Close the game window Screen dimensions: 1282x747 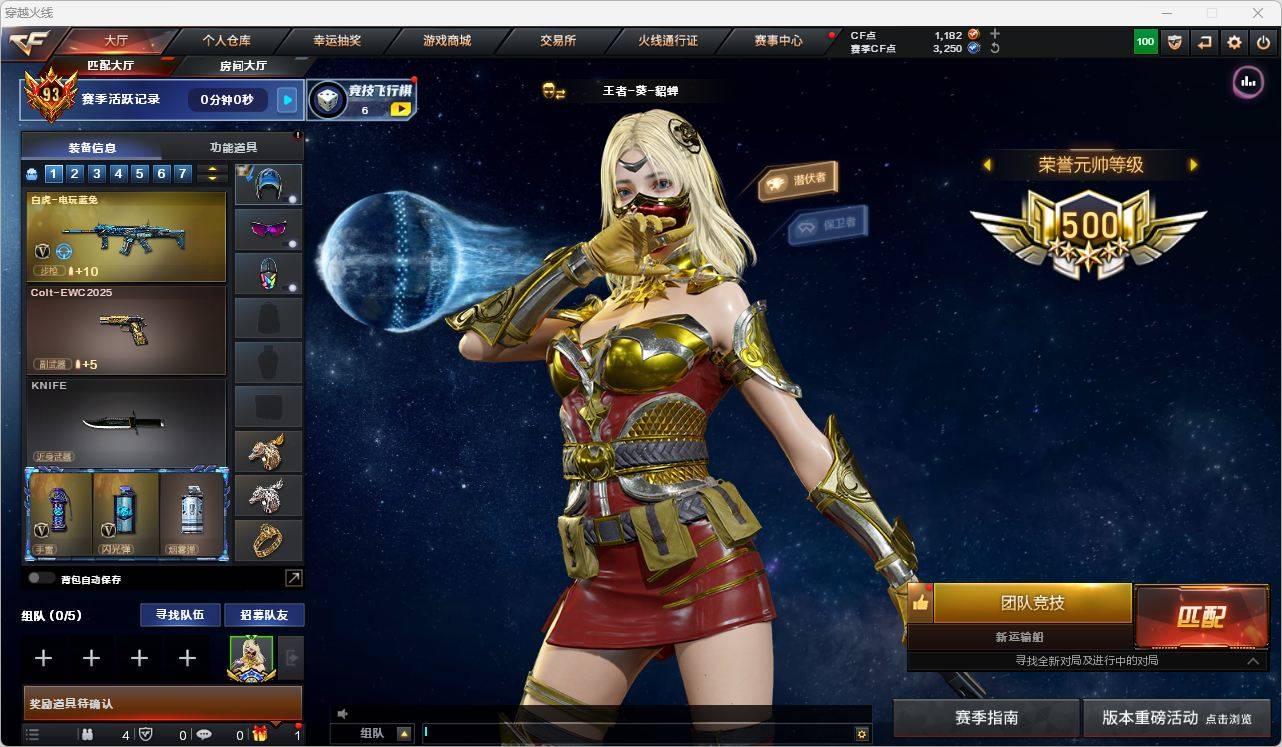tap(1258, 13)
